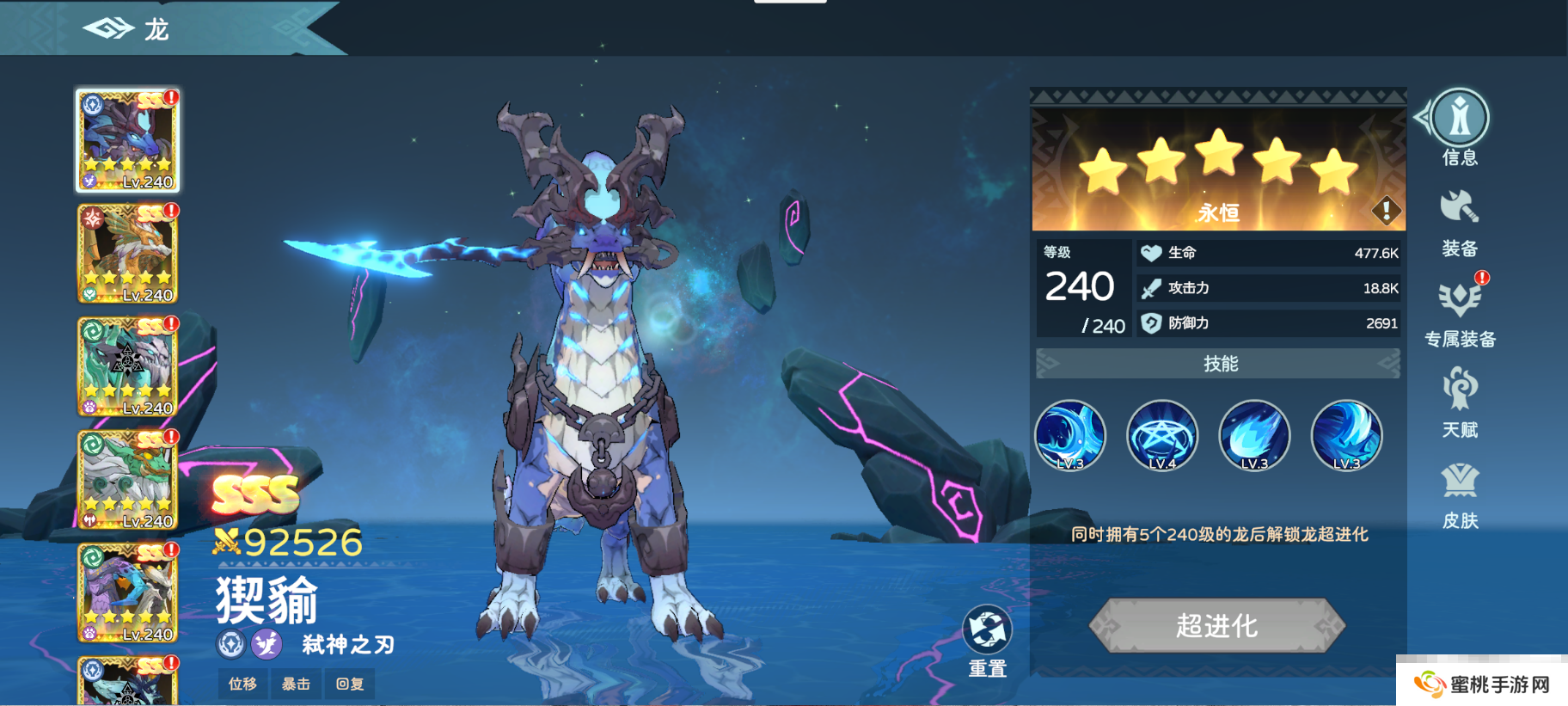Select the white and green dragon portrait
The width and height of the screenshot is (1568, 706).
[x=128, y=480]
